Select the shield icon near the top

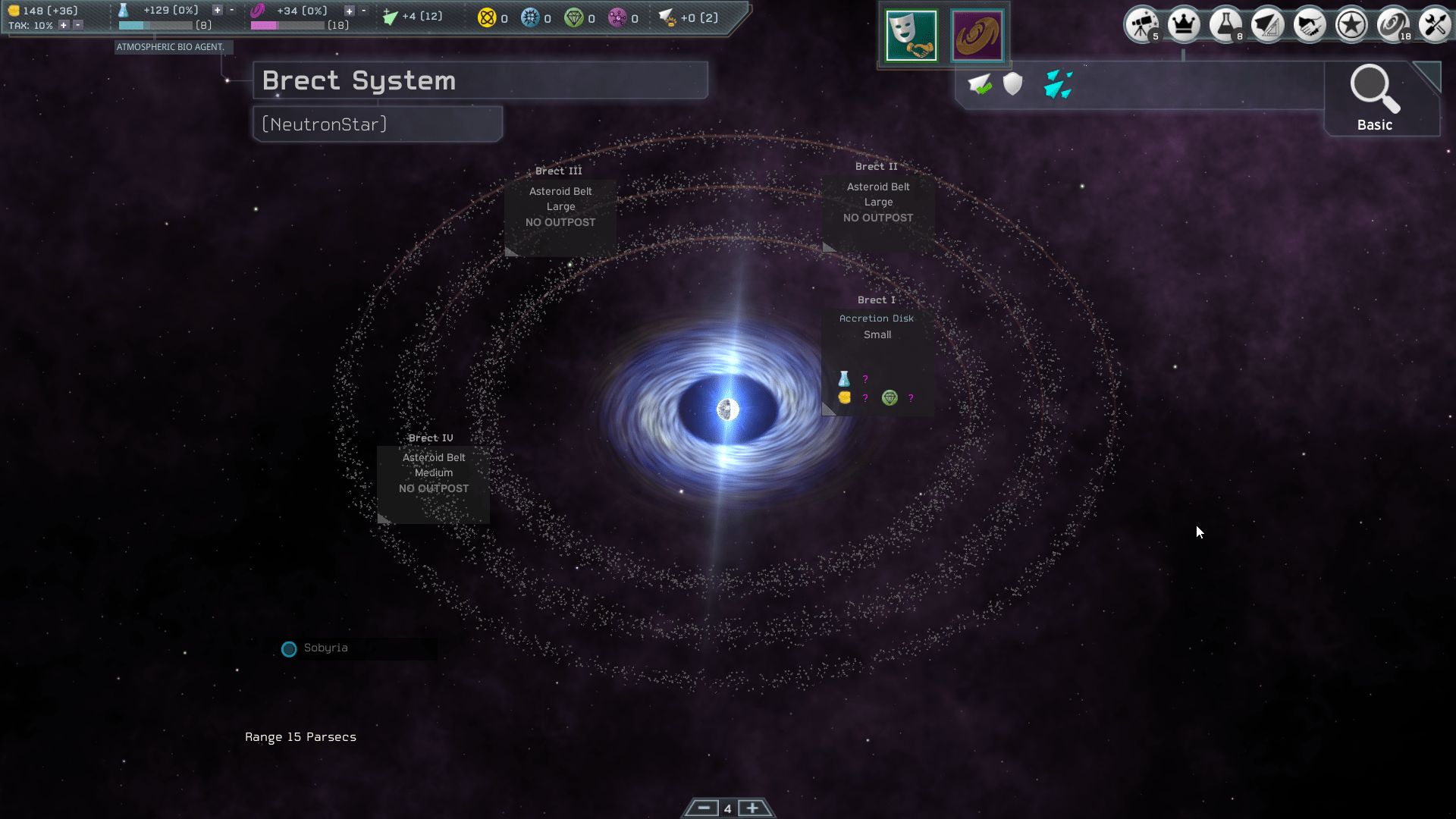1013,84
